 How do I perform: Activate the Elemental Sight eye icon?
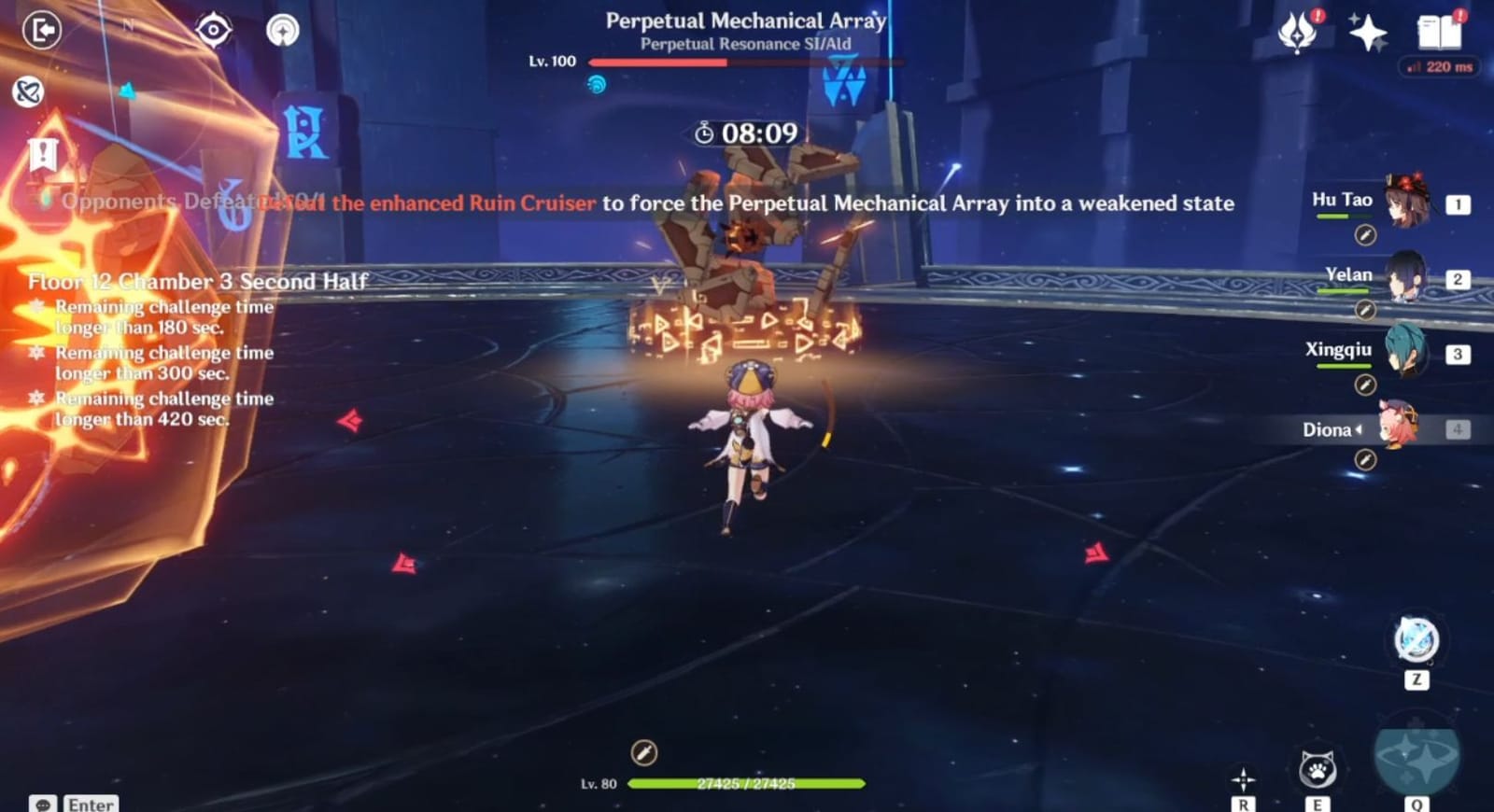215,29
